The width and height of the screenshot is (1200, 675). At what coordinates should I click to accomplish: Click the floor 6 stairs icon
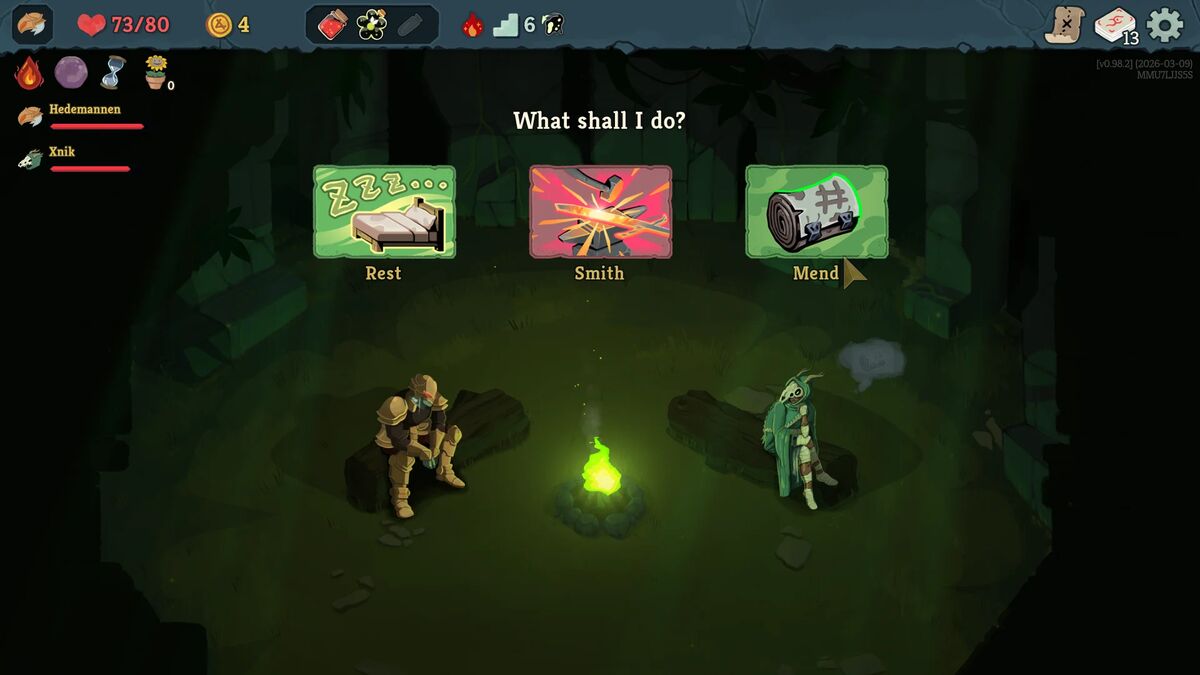pyautogui.click(x=507, y=25)
